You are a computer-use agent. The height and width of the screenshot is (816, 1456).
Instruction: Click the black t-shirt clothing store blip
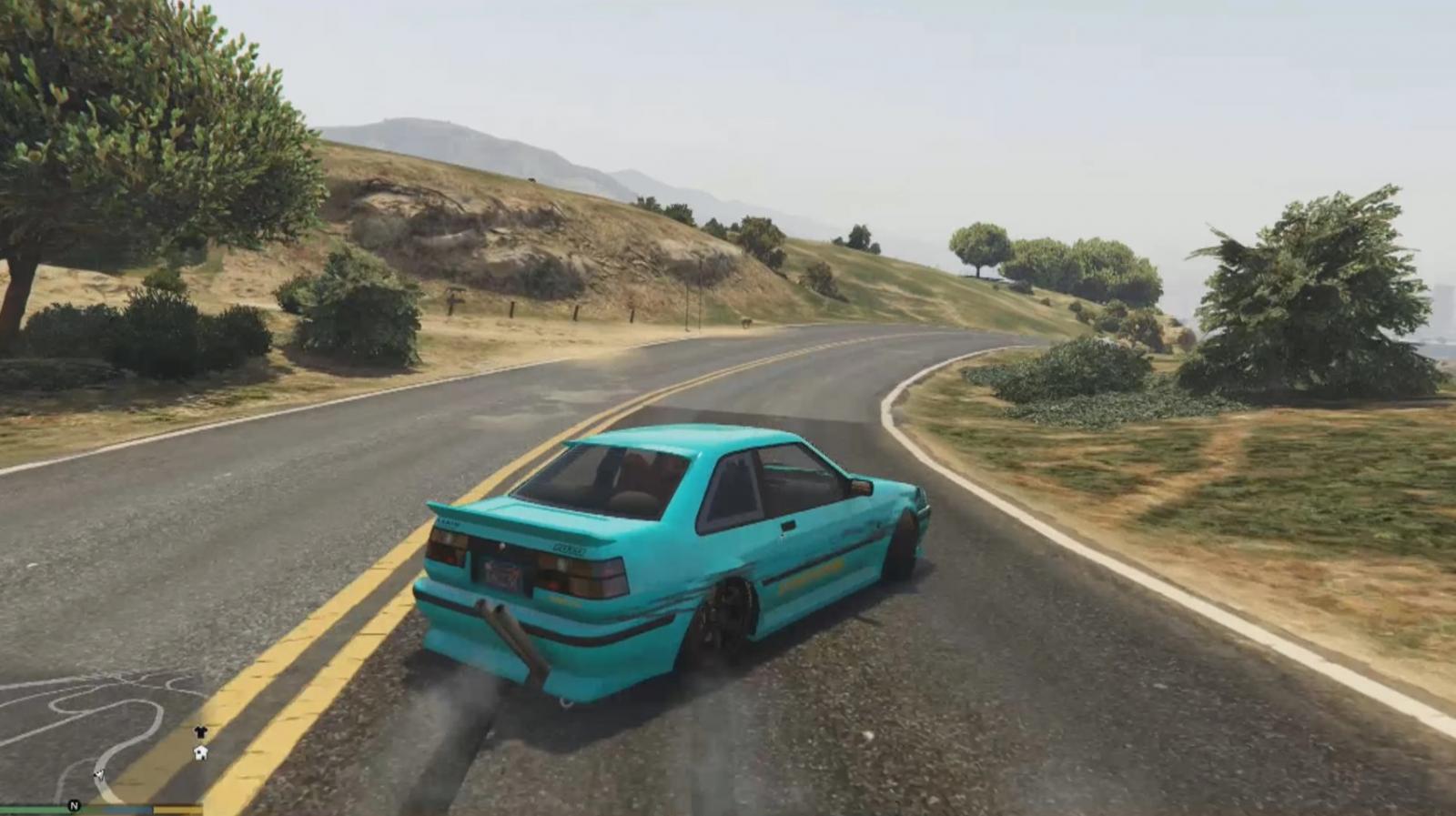[200, 732]
